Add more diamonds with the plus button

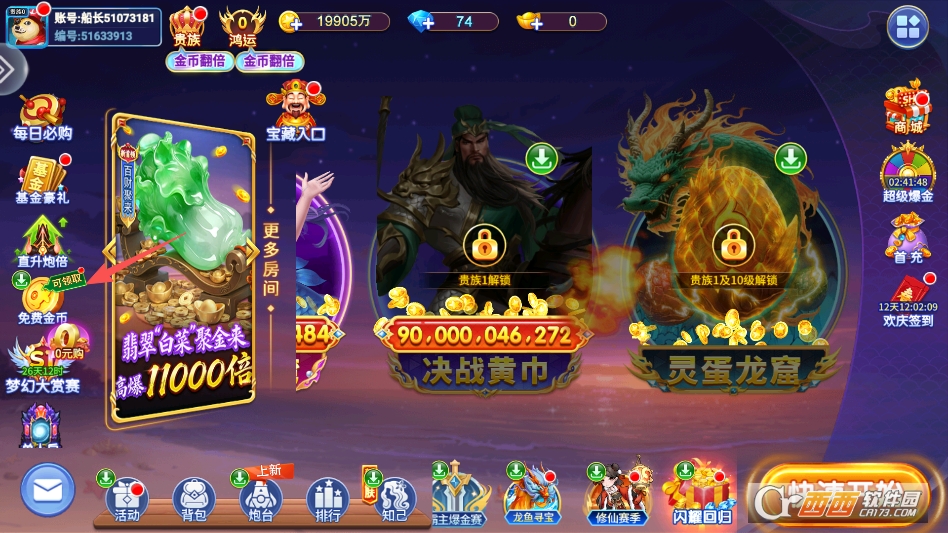[x=420, y=22]
